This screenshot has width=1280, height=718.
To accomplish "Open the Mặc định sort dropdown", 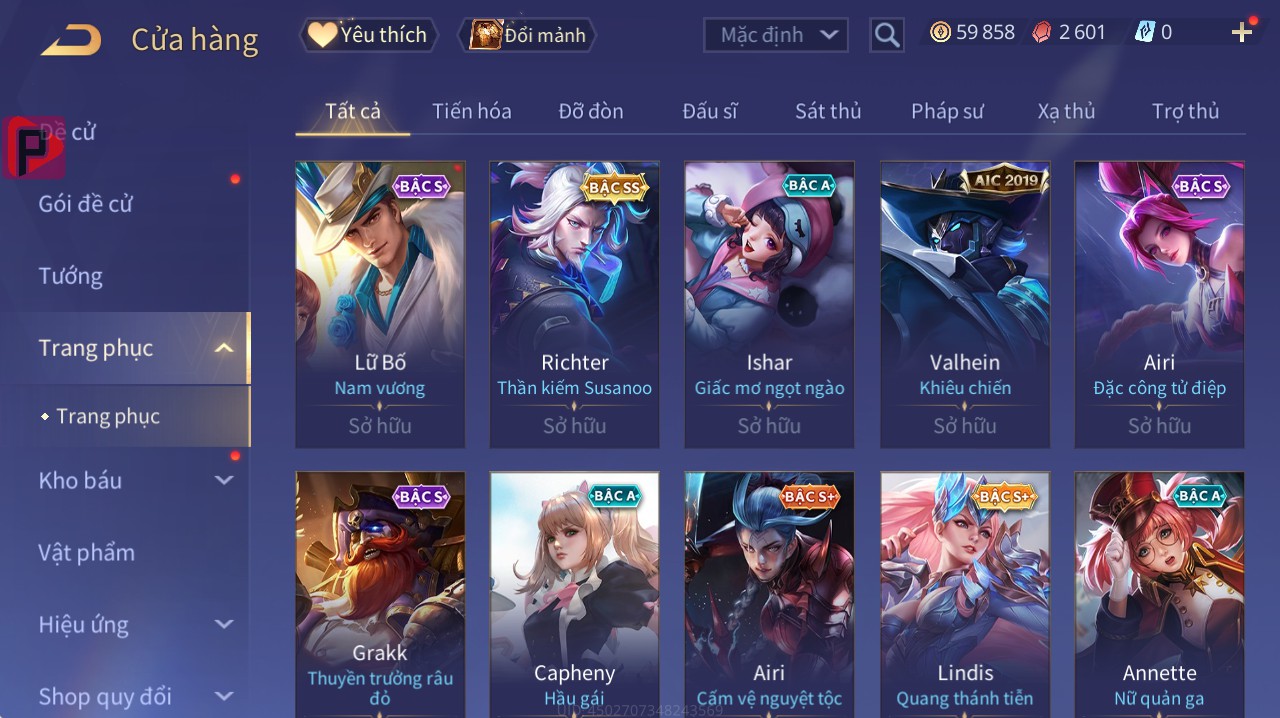I will click(776, 35).
